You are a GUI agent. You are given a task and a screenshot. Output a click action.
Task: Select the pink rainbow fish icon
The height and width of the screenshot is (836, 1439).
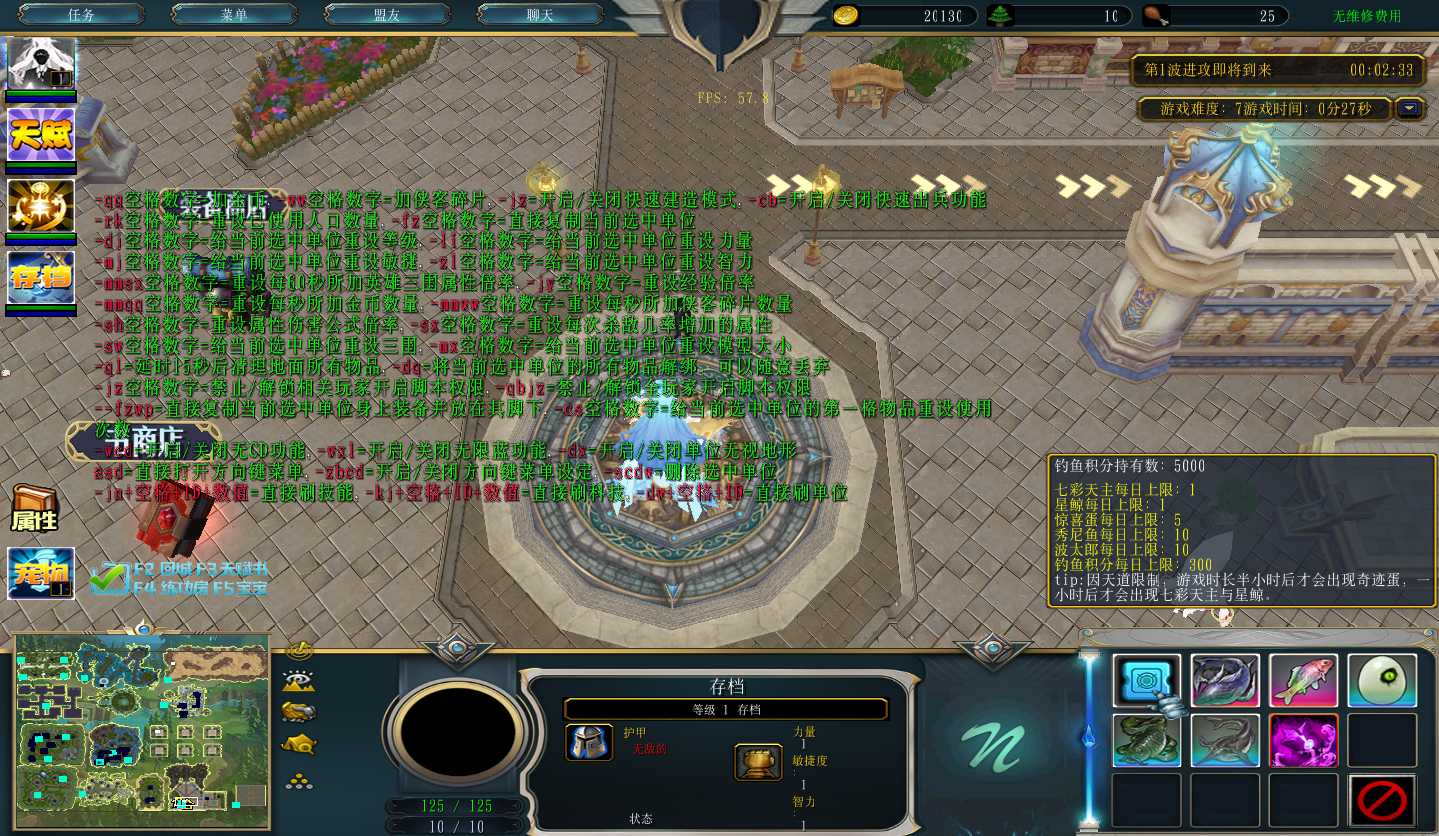(x=1303, y=681)
